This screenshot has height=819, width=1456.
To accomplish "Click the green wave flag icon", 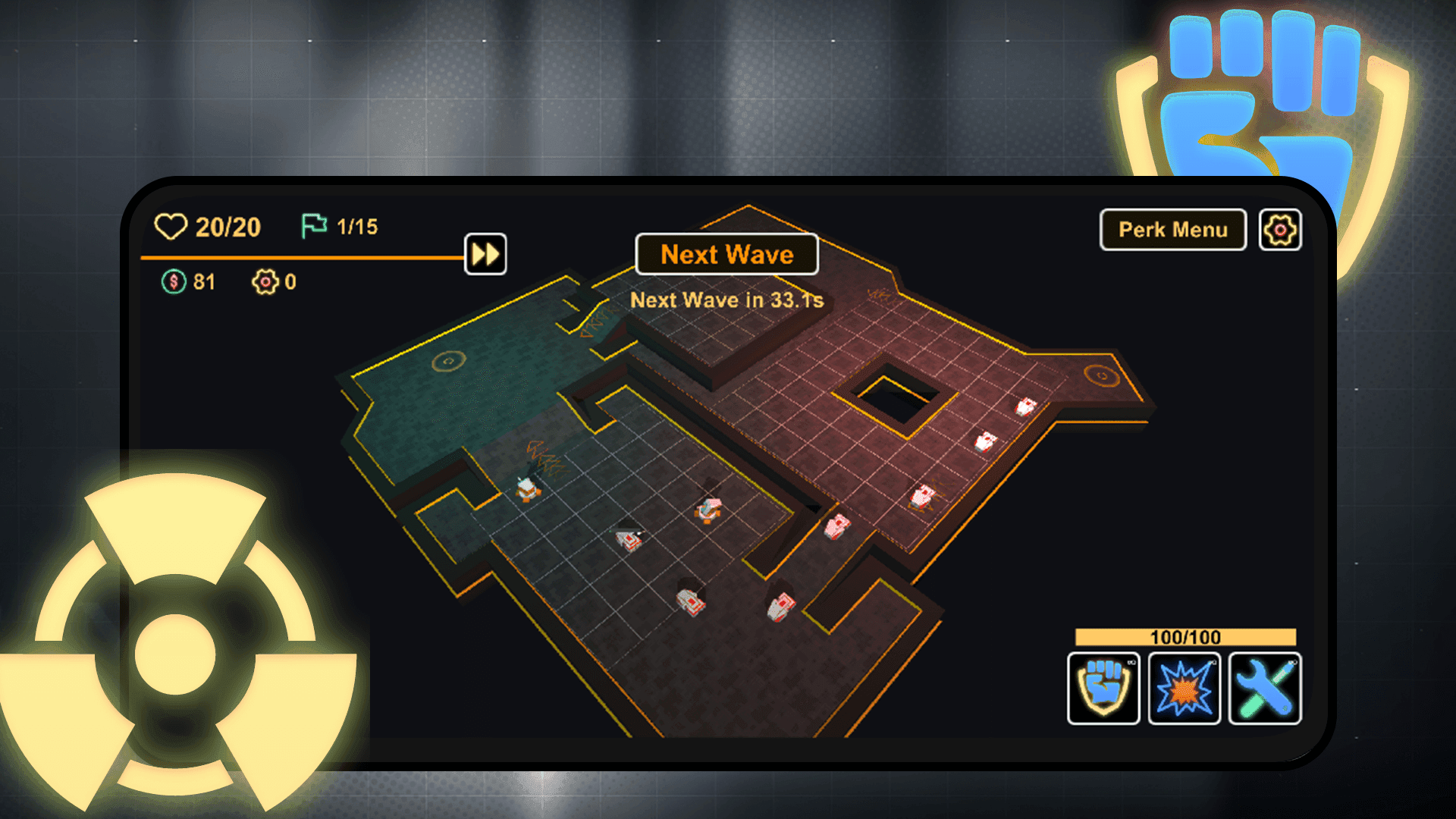I will 313,224.
